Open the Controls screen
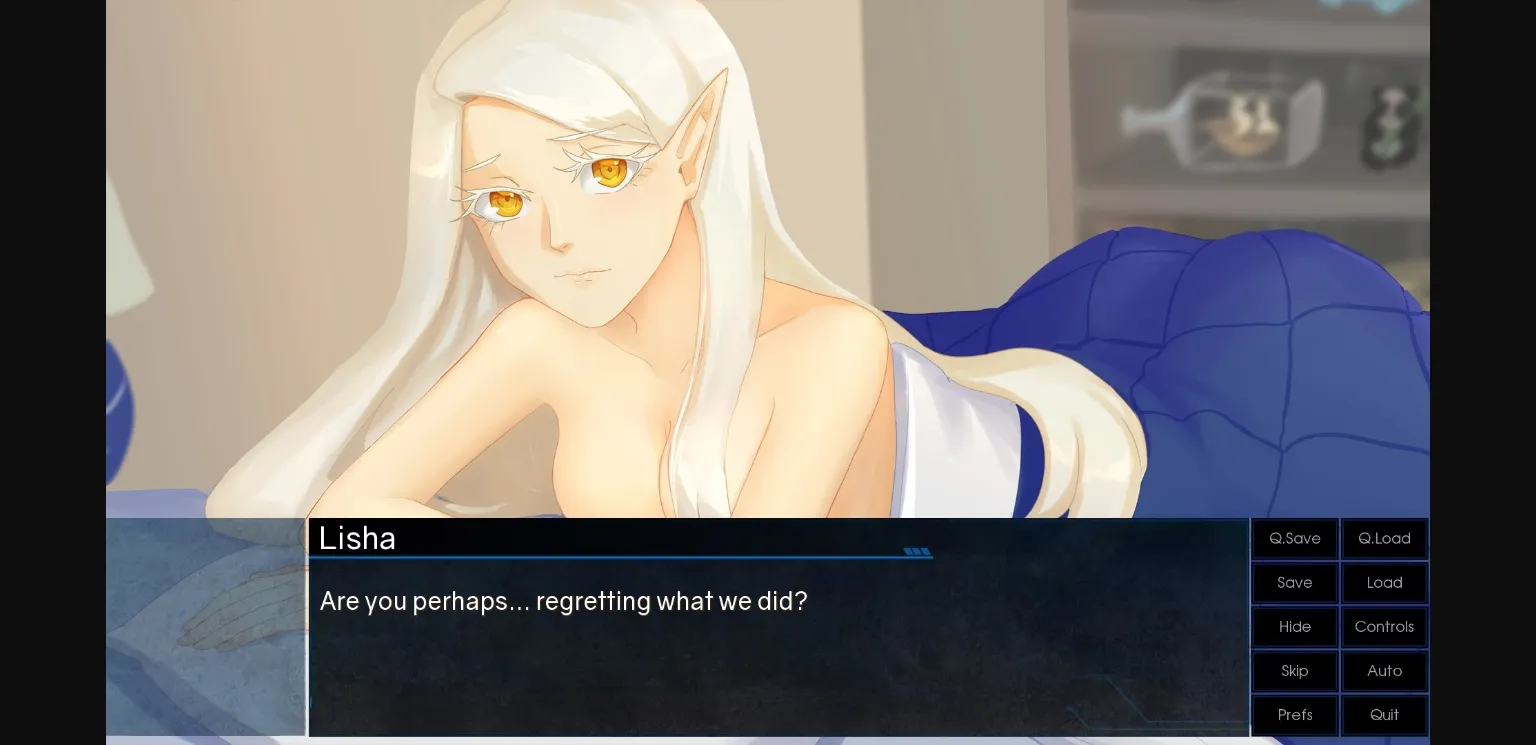The width and height of the screenshot is (1536, 745). 1384,627
